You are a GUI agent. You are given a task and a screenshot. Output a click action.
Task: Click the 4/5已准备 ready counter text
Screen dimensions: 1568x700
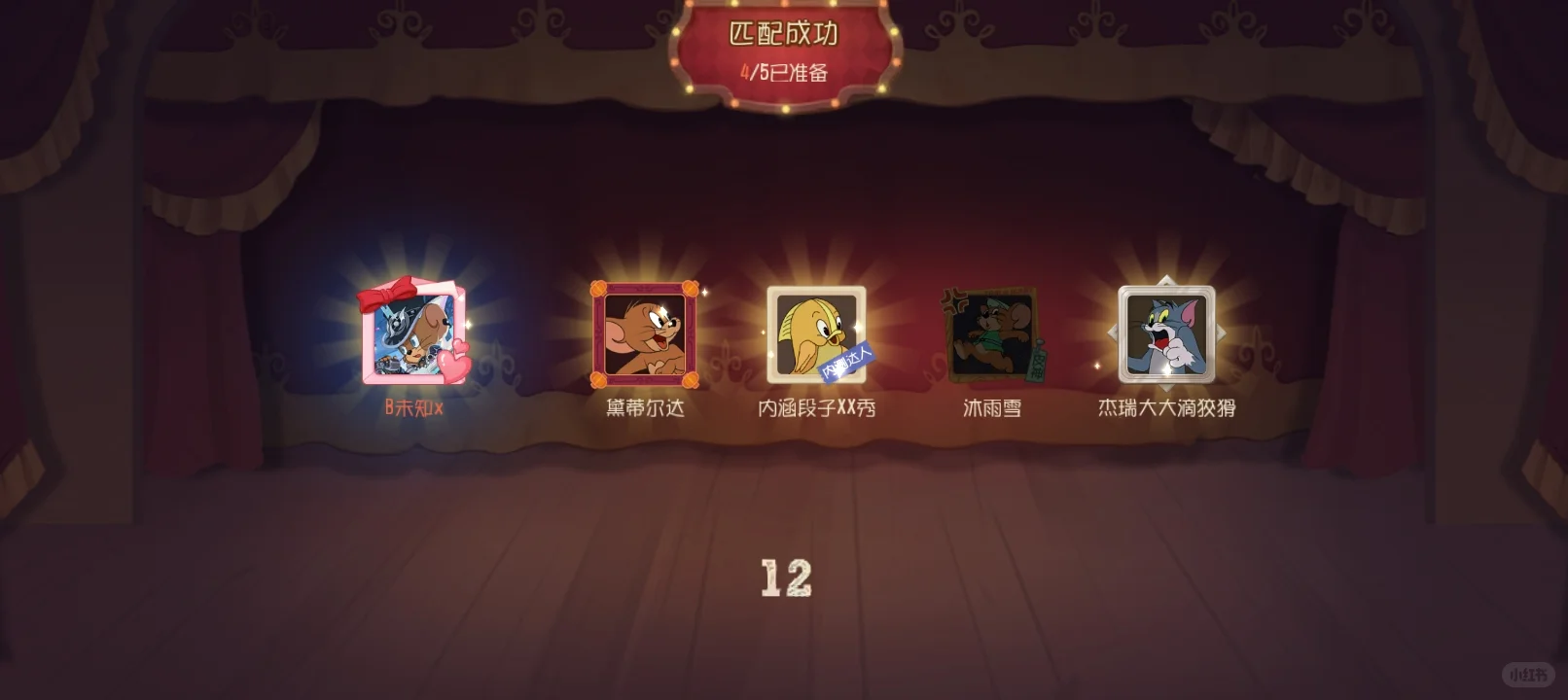(x=784, y=72)
